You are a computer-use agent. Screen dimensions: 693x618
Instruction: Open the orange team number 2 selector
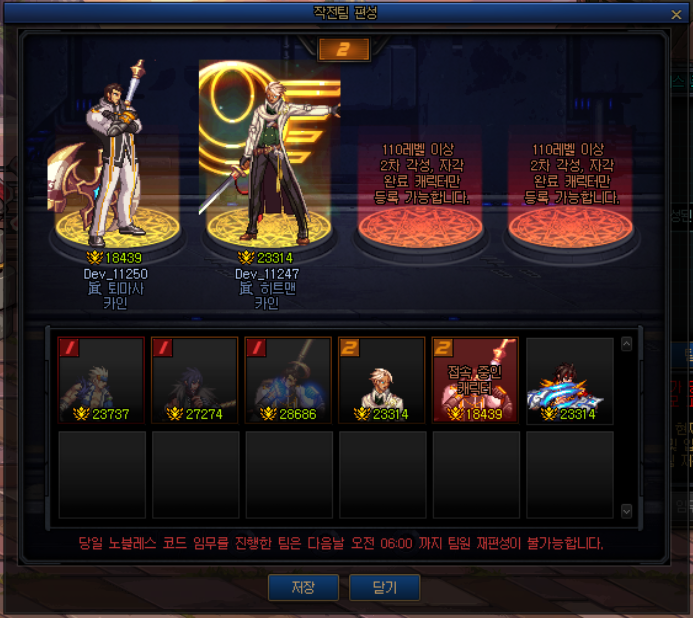point(344,49)
